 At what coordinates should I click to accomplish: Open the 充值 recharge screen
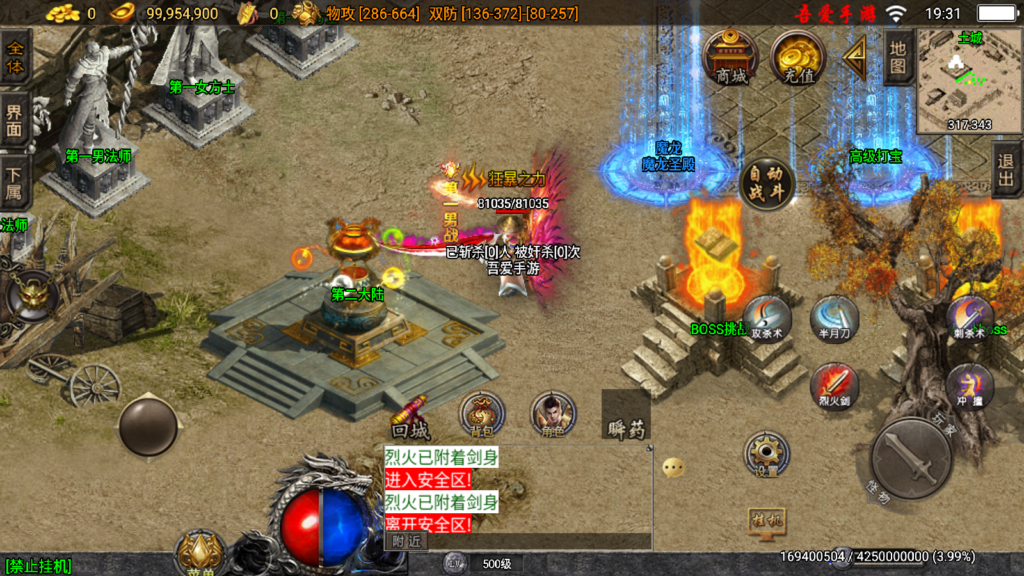point(797,56)
